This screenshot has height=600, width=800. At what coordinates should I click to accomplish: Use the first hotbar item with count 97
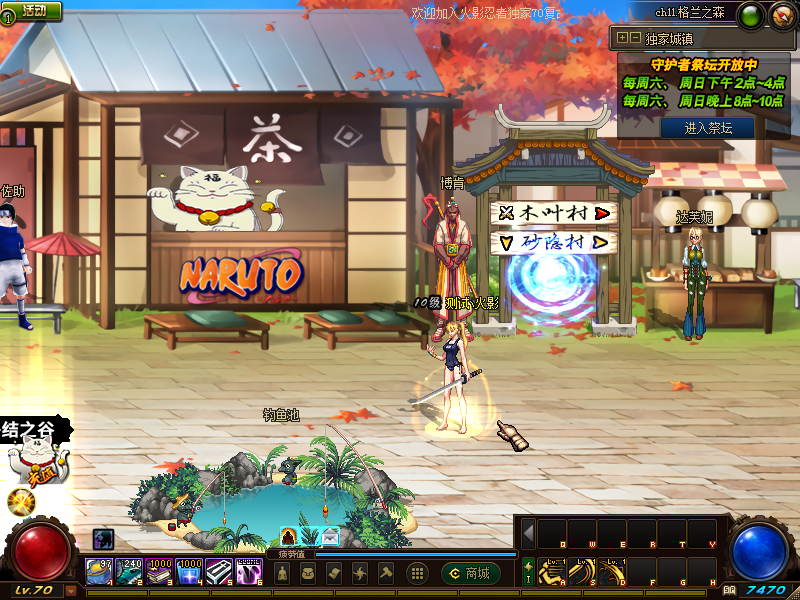point(99,572)
